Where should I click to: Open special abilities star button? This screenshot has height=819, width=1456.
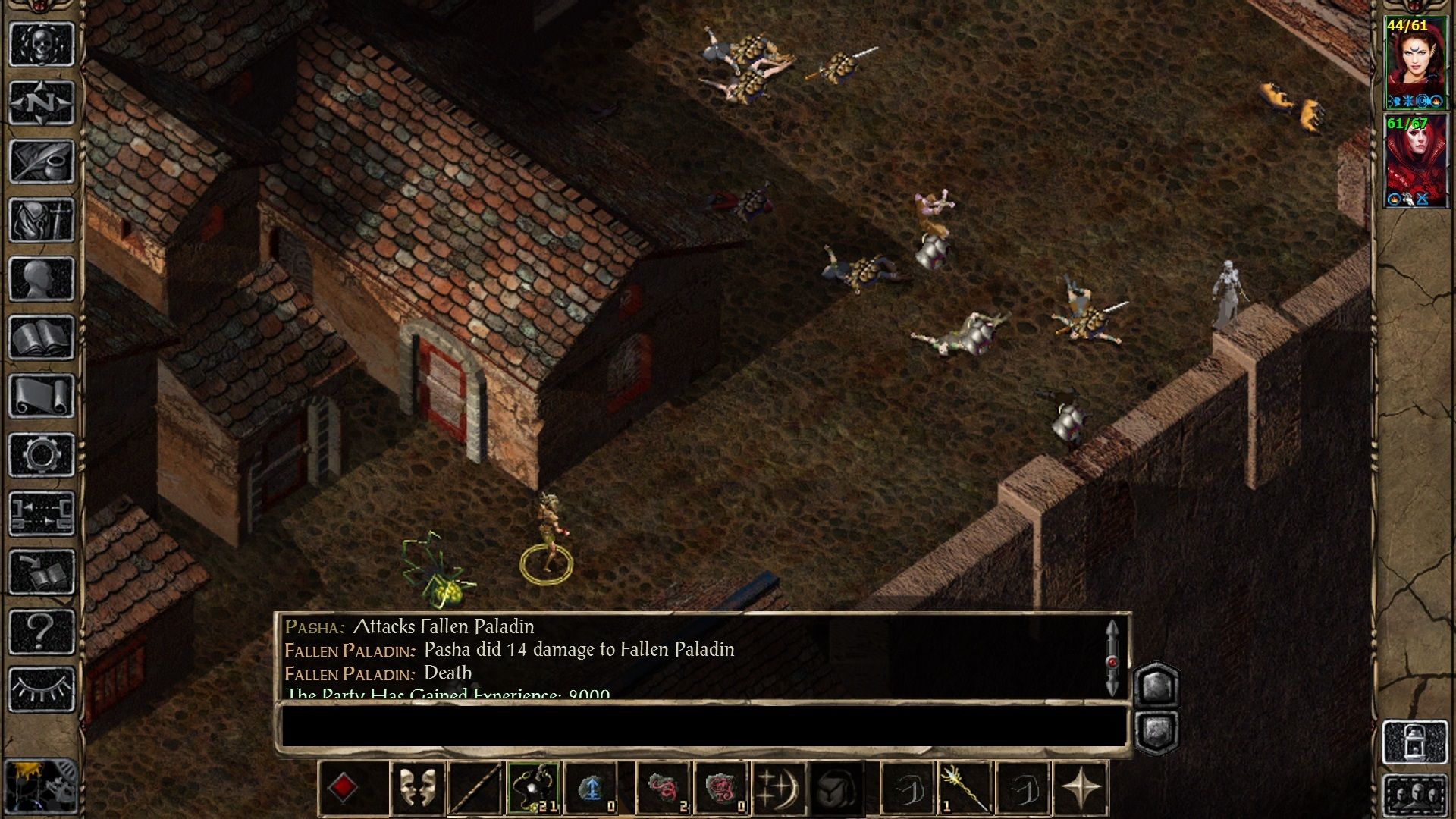click(x=1081, y=789)
